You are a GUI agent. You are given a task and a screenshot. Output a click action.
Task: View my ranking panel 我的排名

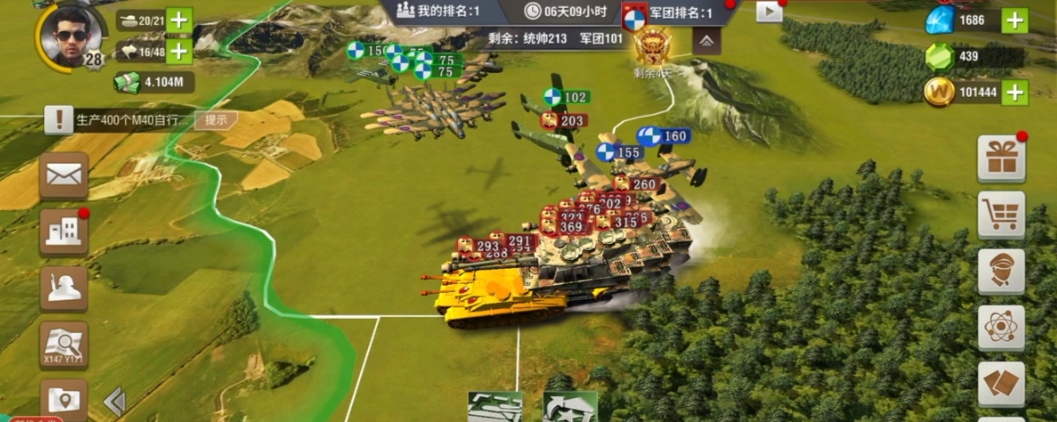(438, 12)
